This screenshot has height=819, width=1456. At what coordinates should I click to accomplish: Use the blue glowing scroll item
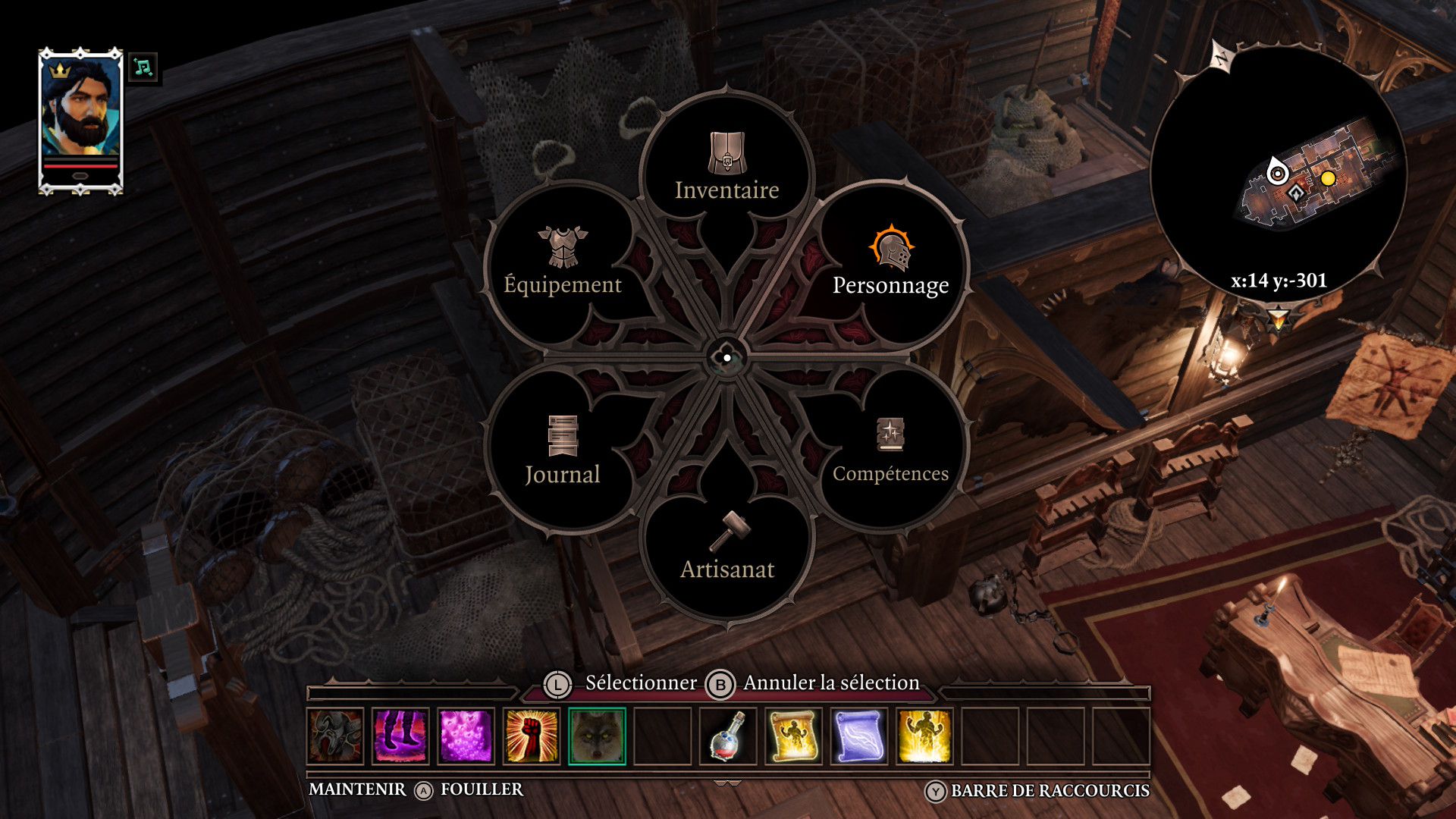pyautogui.click(x=858, y=736)
